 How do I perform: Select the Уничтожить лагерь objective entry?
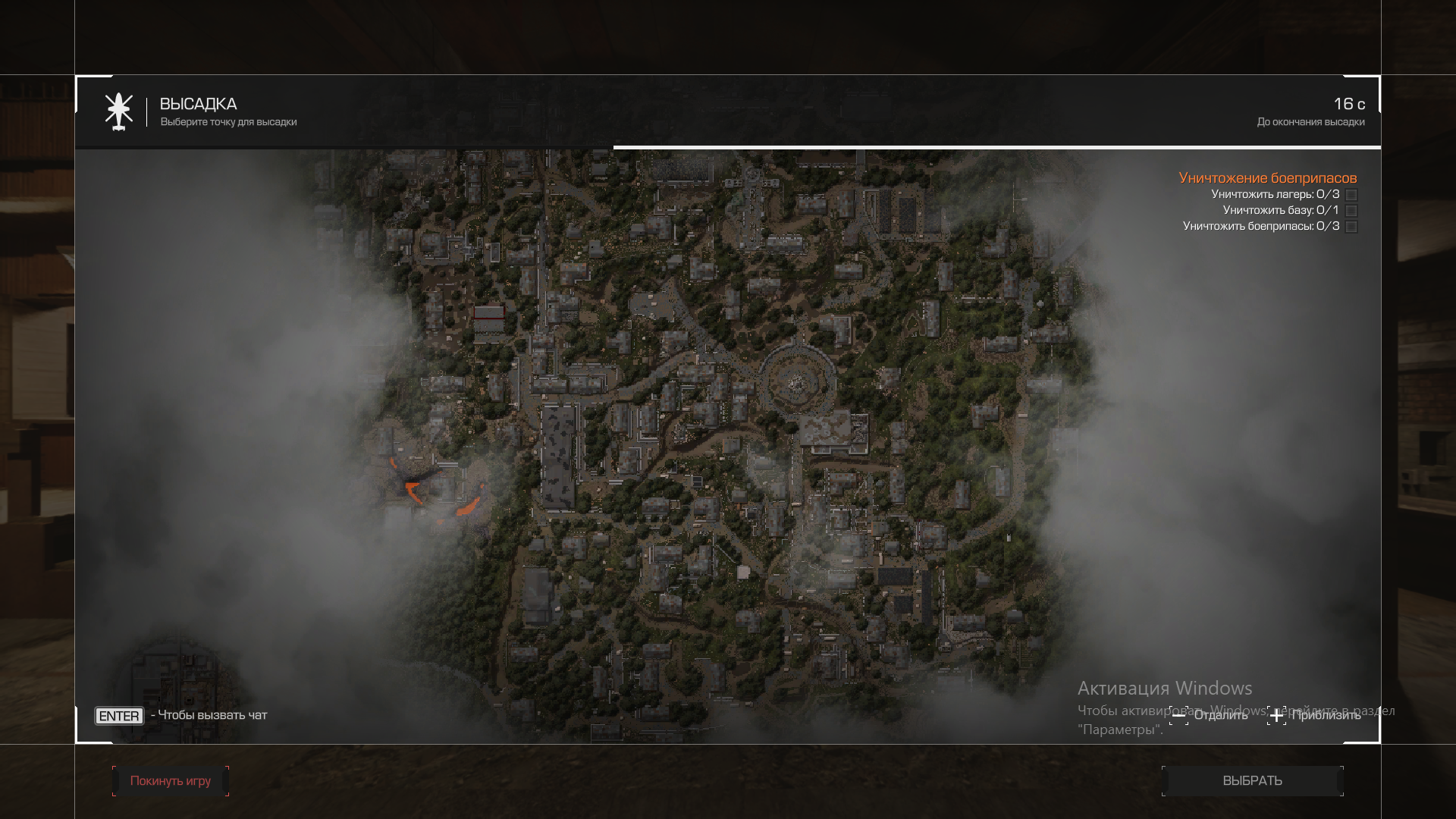click(1275, 194)
